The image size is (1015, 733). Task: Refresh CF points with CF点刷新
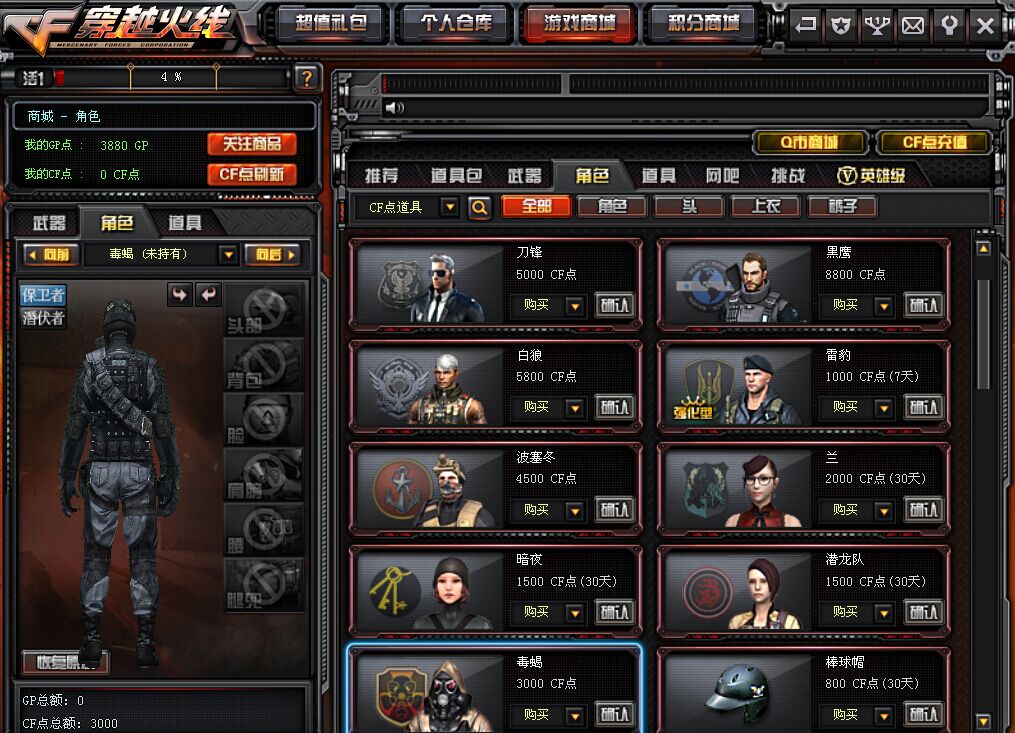(x=252, y=174)
